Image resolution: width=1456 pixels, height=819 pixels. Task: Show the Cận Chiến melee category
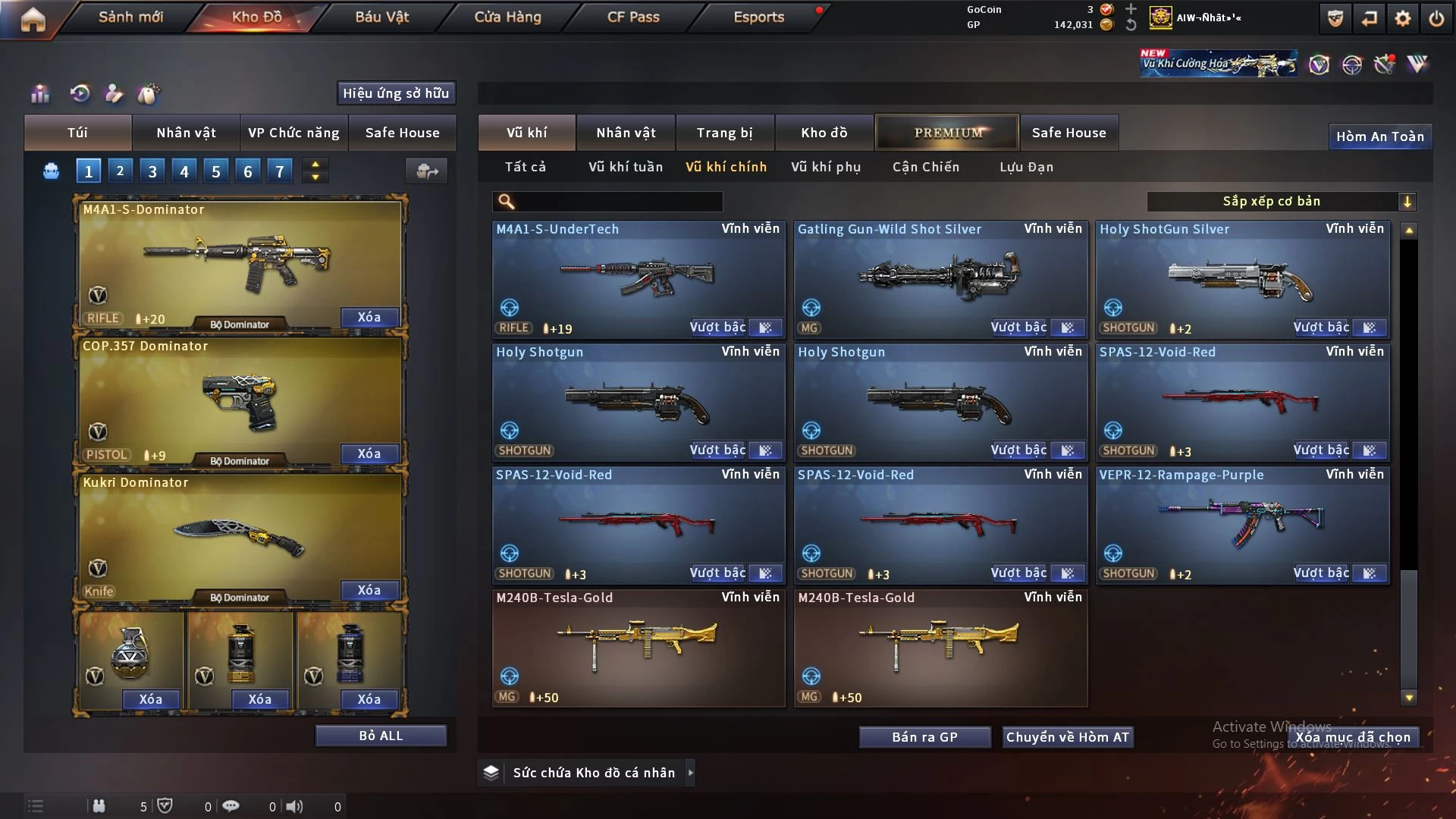pyautogui.click(x=925, y=167)
